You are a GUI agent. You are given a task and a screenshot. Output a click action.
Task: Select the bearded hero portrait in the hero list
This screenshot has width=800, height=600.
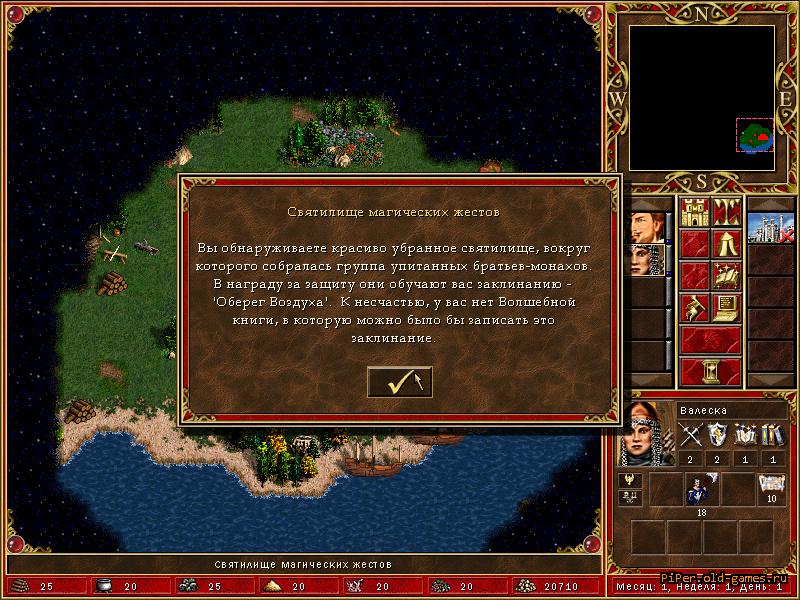point(646,226)
